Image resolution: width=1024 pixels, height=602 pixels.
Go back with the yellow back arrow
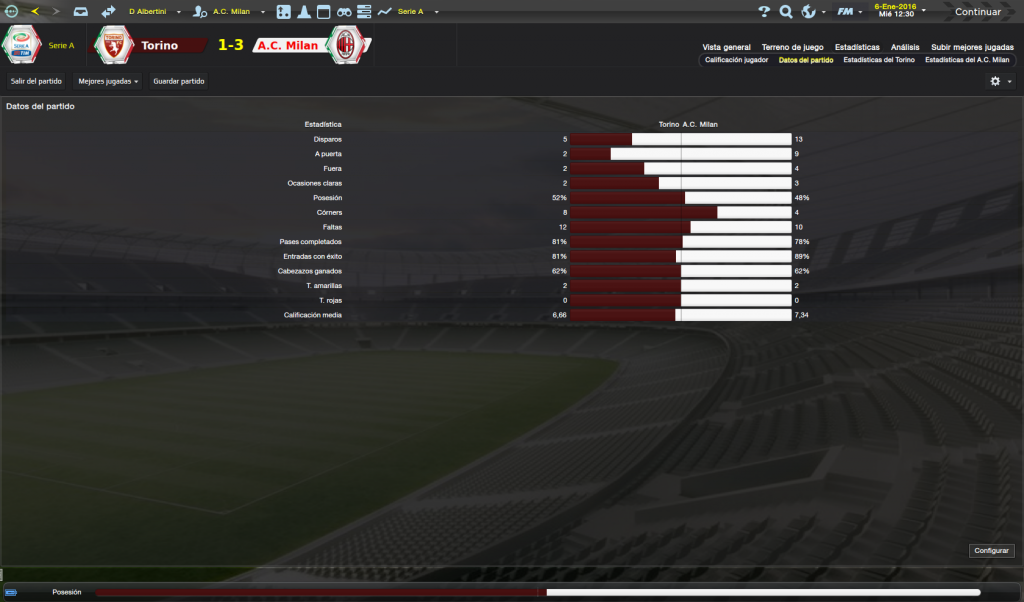35,12
